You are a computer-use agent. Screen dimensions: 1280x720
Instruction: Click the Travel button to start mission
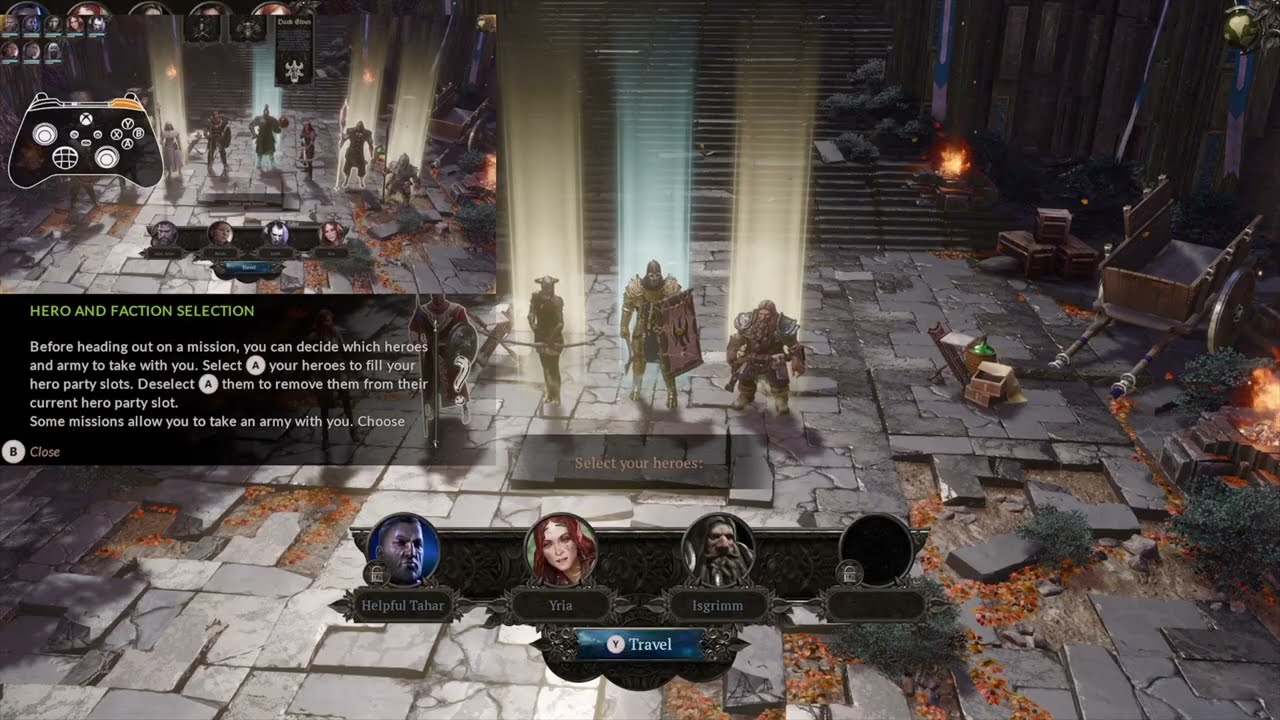(x=640, y=645)
